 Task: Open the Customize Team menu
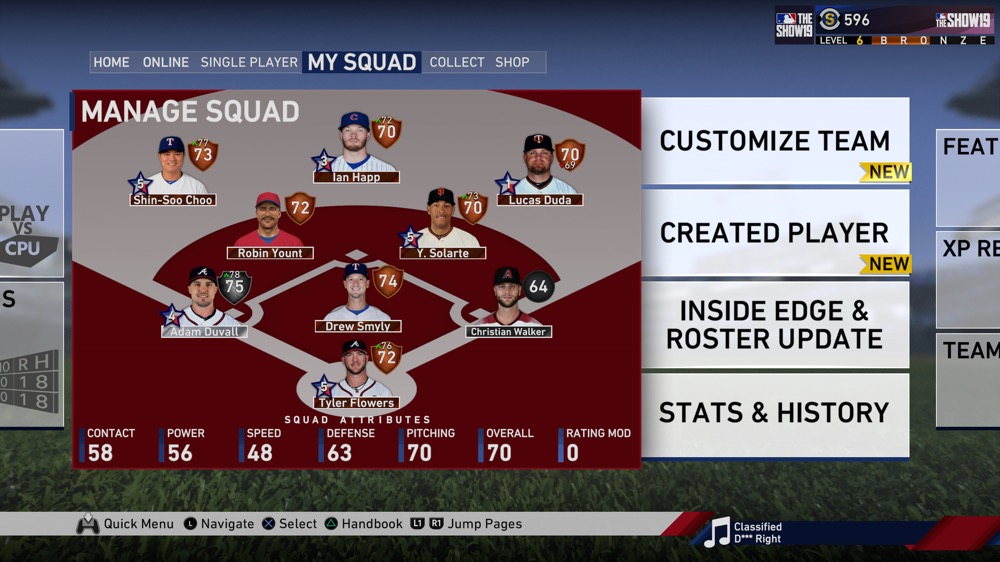click(x=774, y=141)
